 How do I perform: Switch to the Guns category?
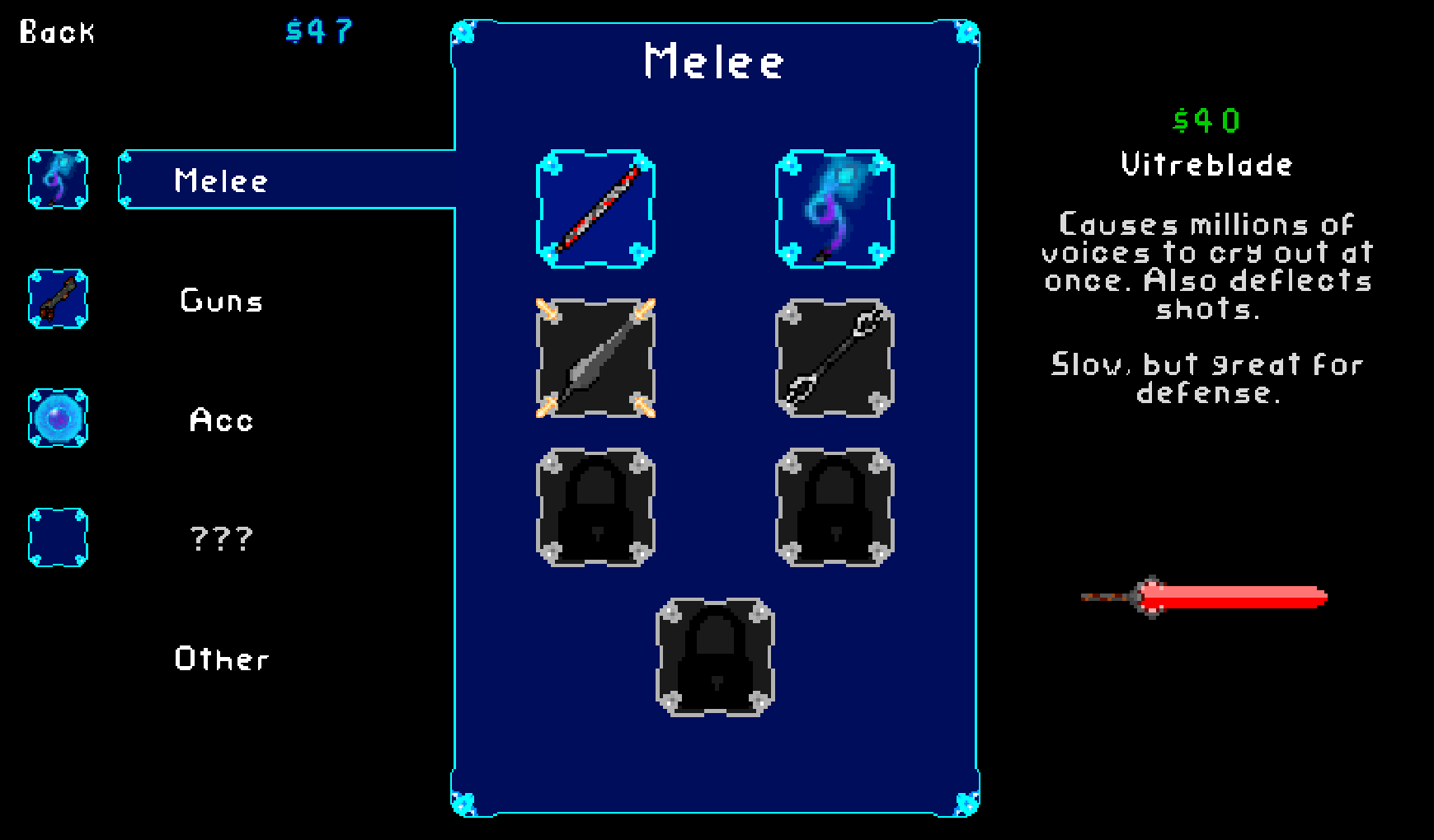click(x=220, y=299)
